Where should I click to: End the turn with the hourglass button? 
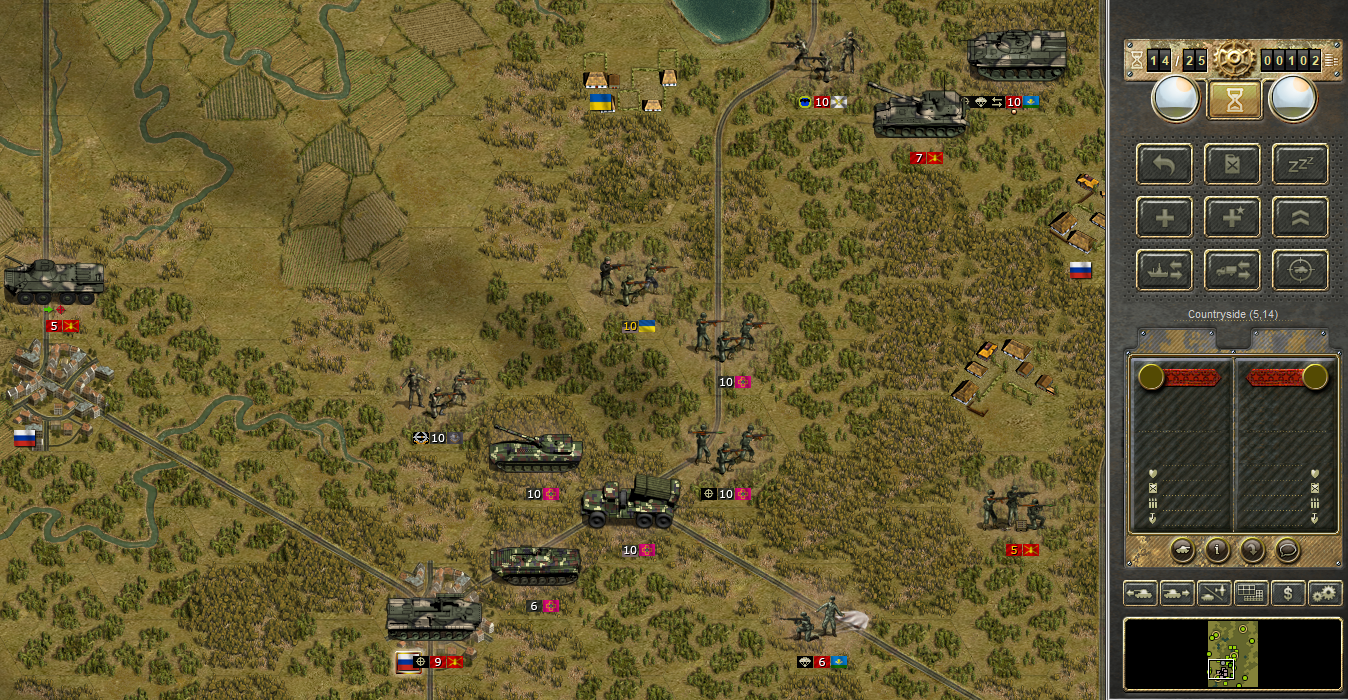(1233, 100)
